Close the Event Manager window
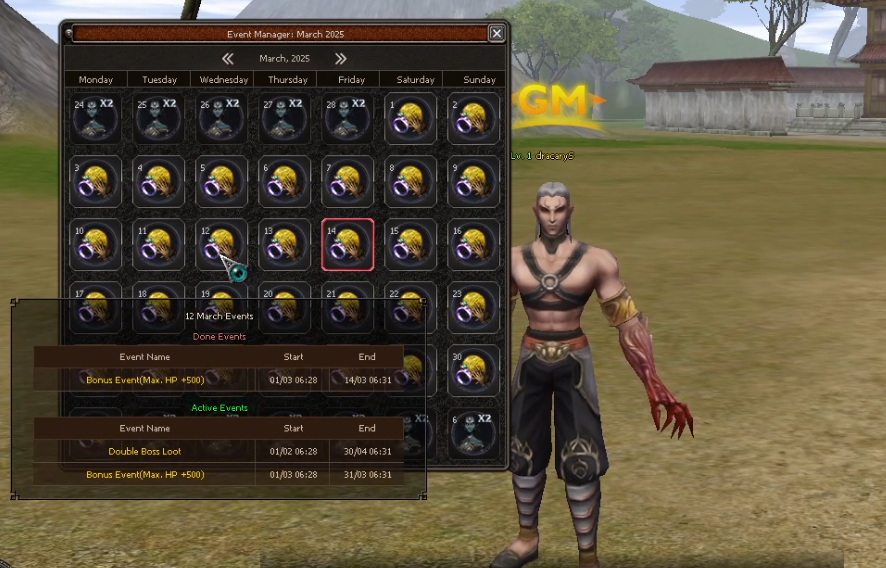The width and height of the screenshot is (886, 568). pyautogui.click(x=496, y=33)
